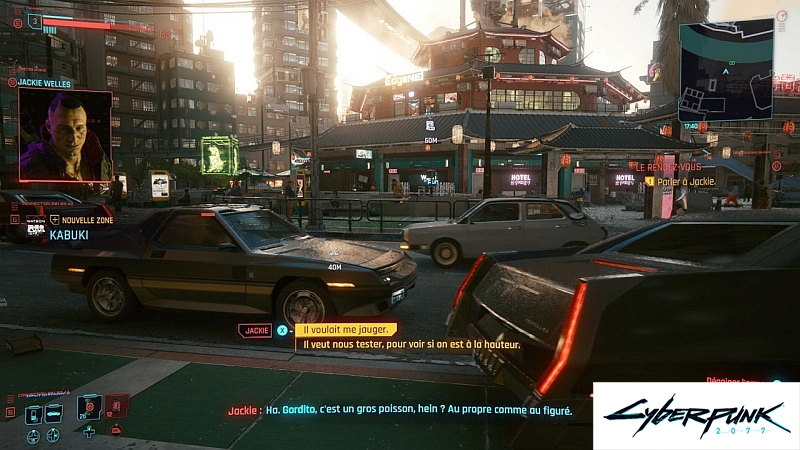Open the minimap in the corner
This screenshot has width=800, height=450.
click(x=725, y=70)
